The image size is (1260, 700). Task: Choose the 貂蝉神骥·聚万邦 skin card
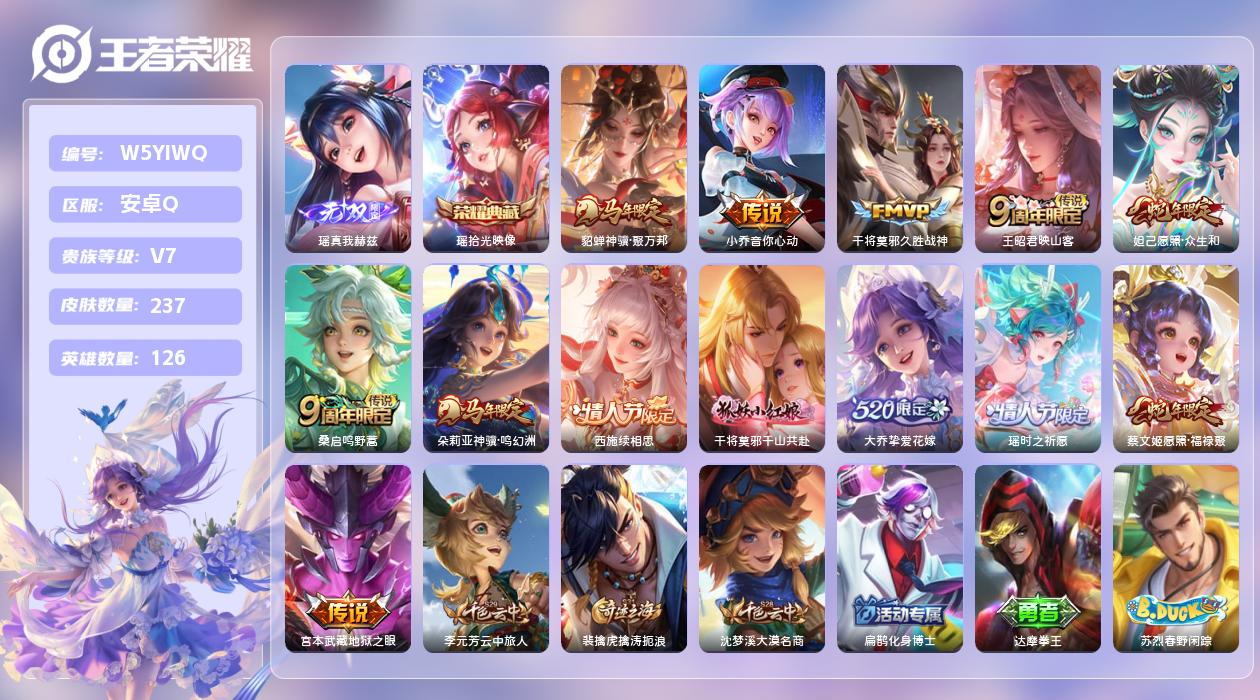[x=624, y=158]
